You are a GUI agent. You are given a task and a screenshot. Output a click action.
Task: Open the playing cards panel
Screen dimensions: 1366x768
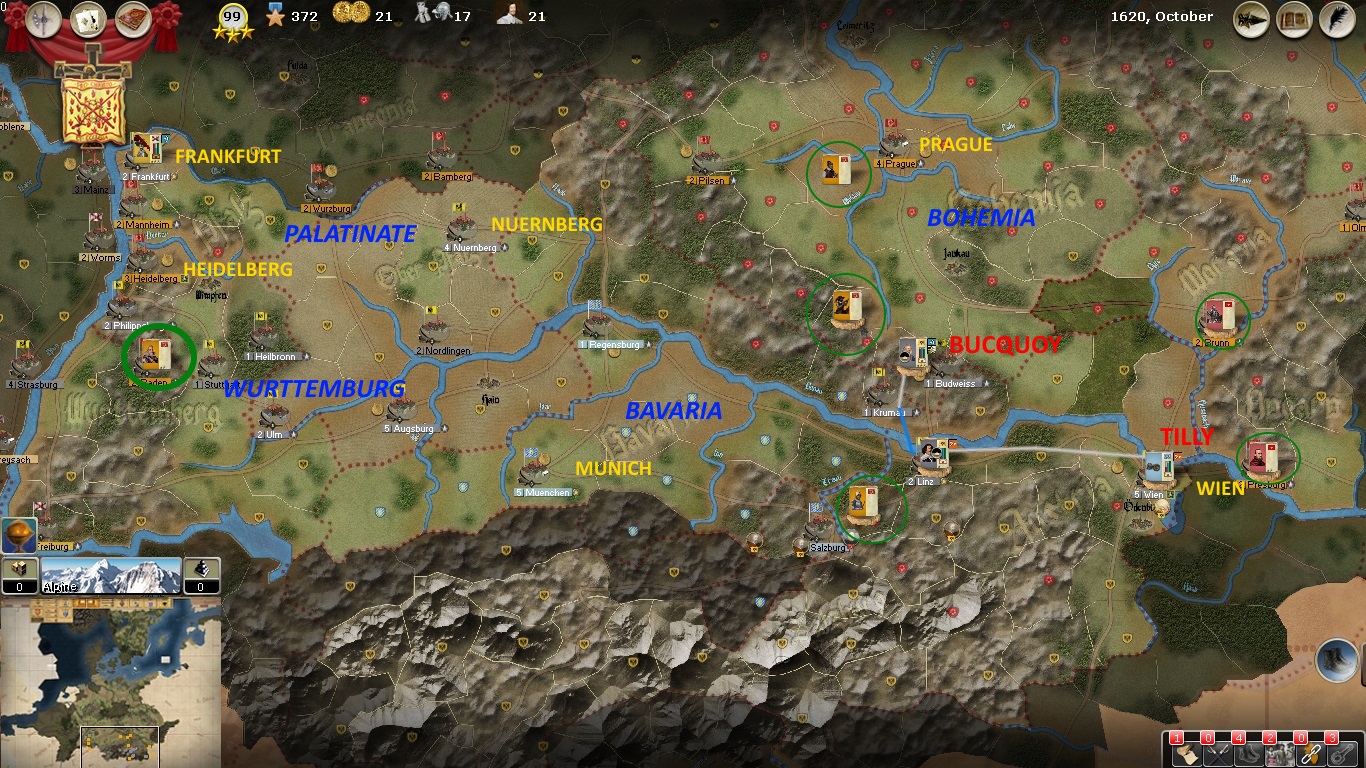coord(88,19)
